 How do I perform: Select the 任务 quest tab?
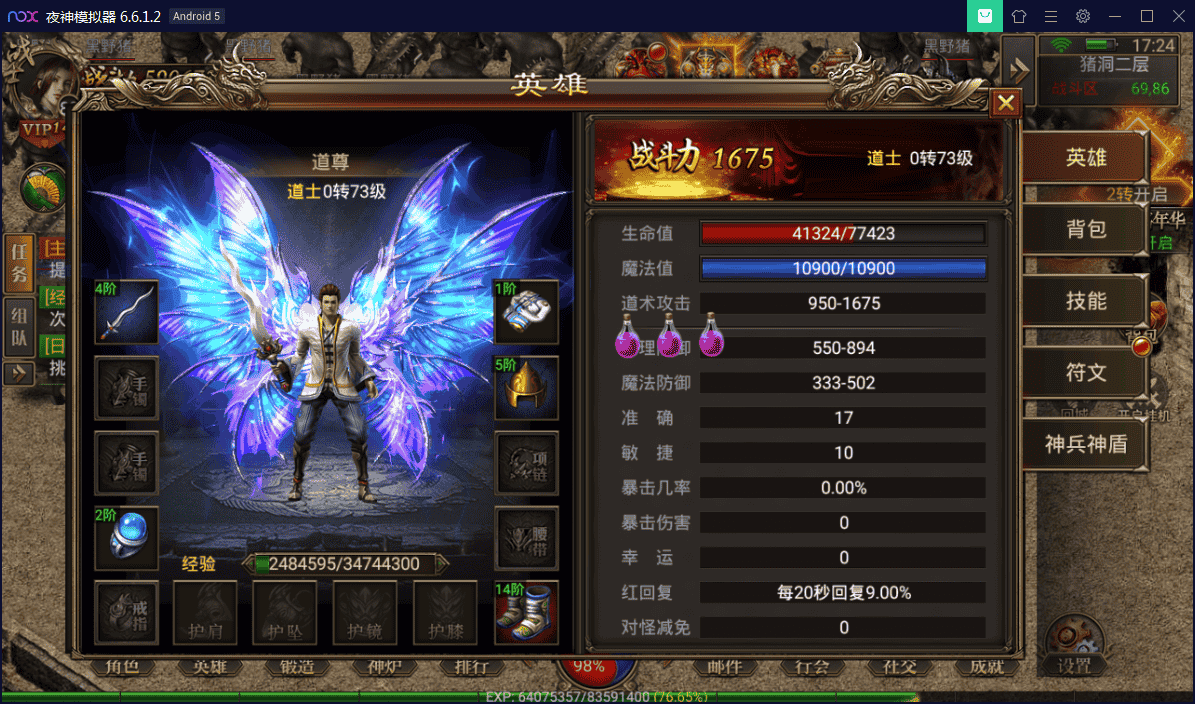[x=19, y=262]
